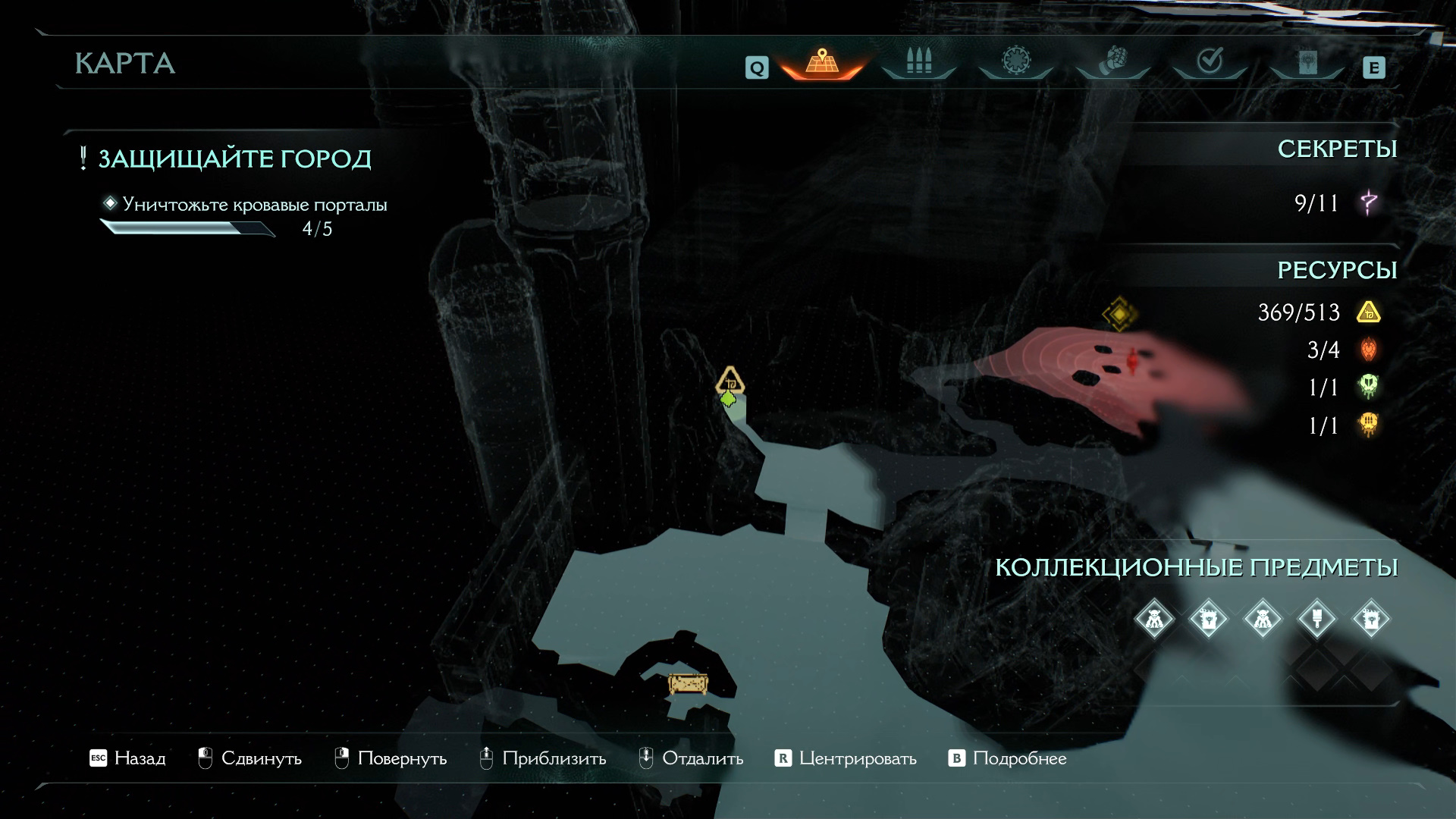Click the gold diamond map marker
Viewport: 1456px width, 819px height.
(x=1119, y=313)
